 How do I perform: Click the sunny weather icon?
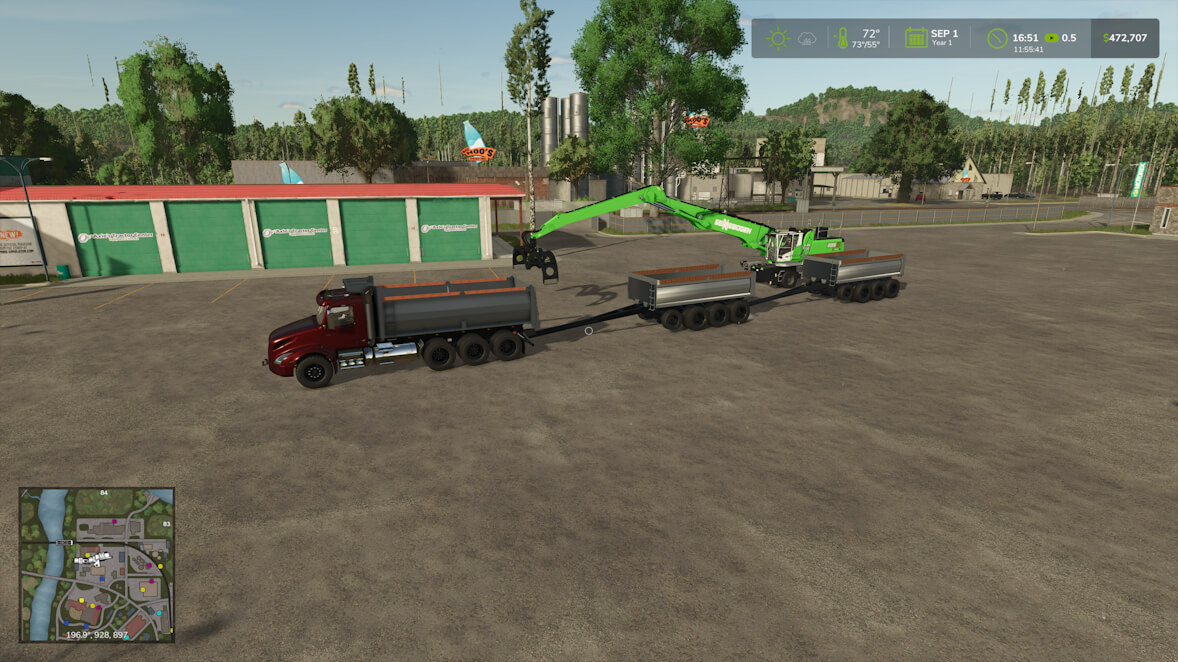777,38
